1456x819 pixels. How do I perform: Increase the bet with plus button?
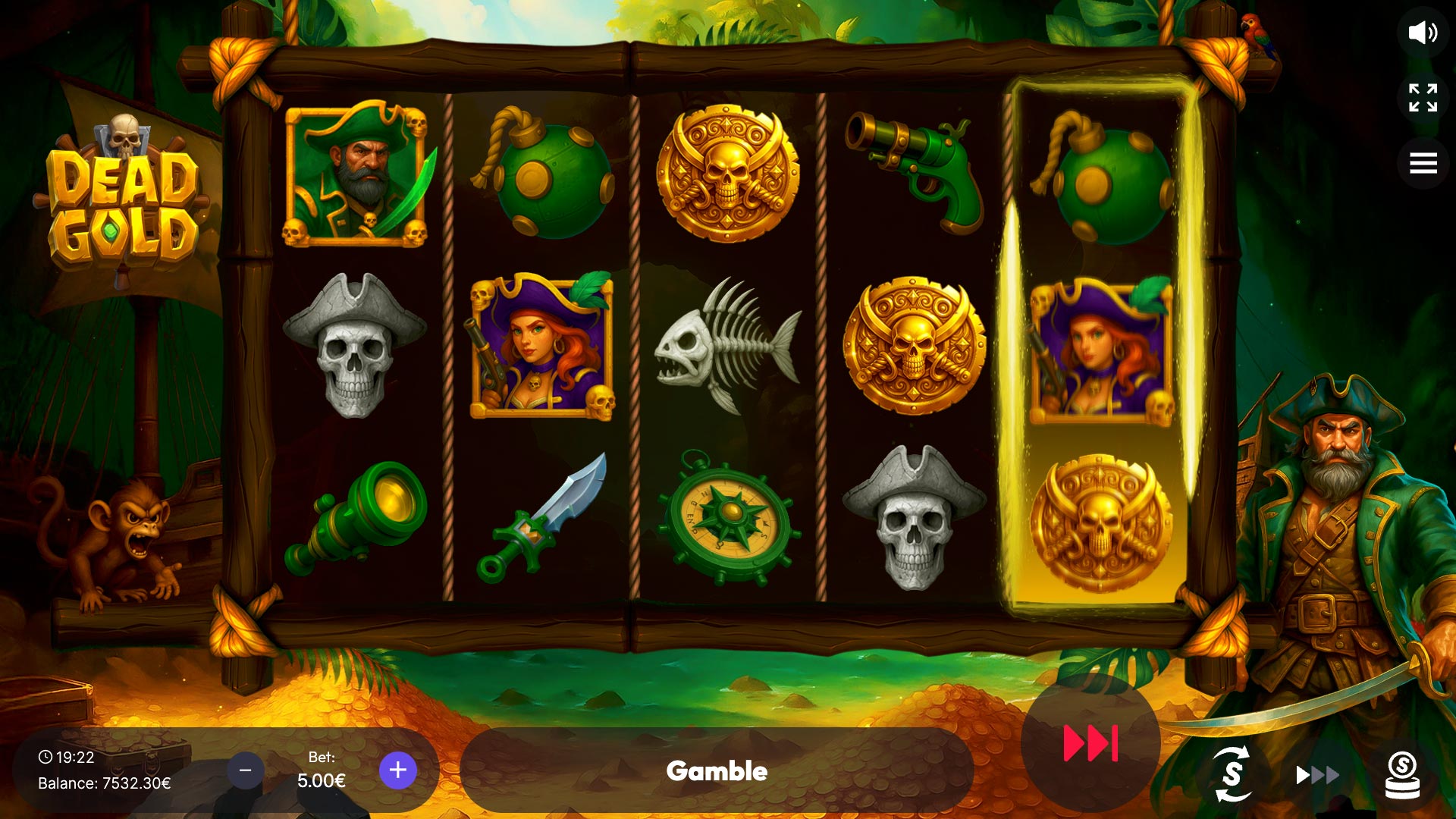tap(397, 770)
